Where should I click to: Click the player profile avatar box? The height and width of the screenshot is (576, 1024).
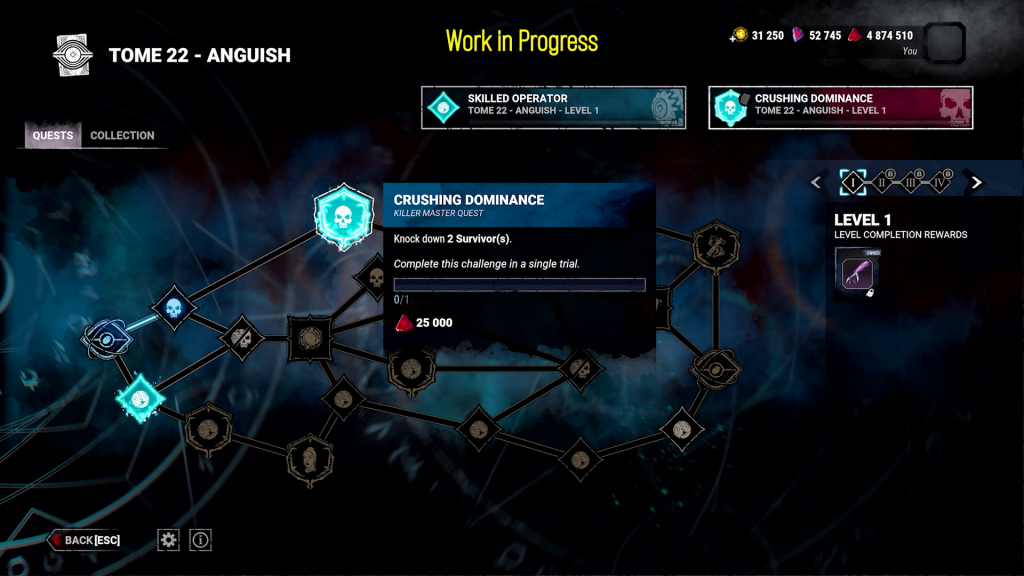tap(945, 43)
